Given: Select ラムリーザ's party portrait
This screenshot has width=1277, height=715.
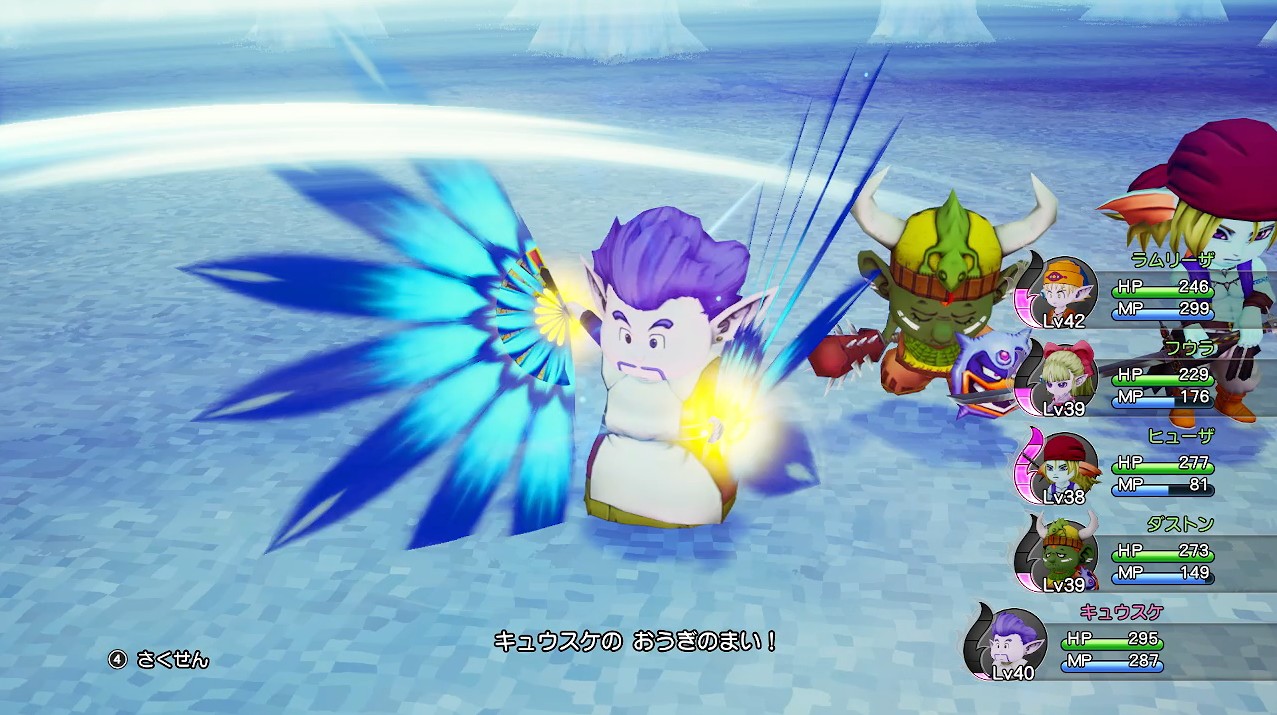Looking at the screenshot, I should 1060,292.
